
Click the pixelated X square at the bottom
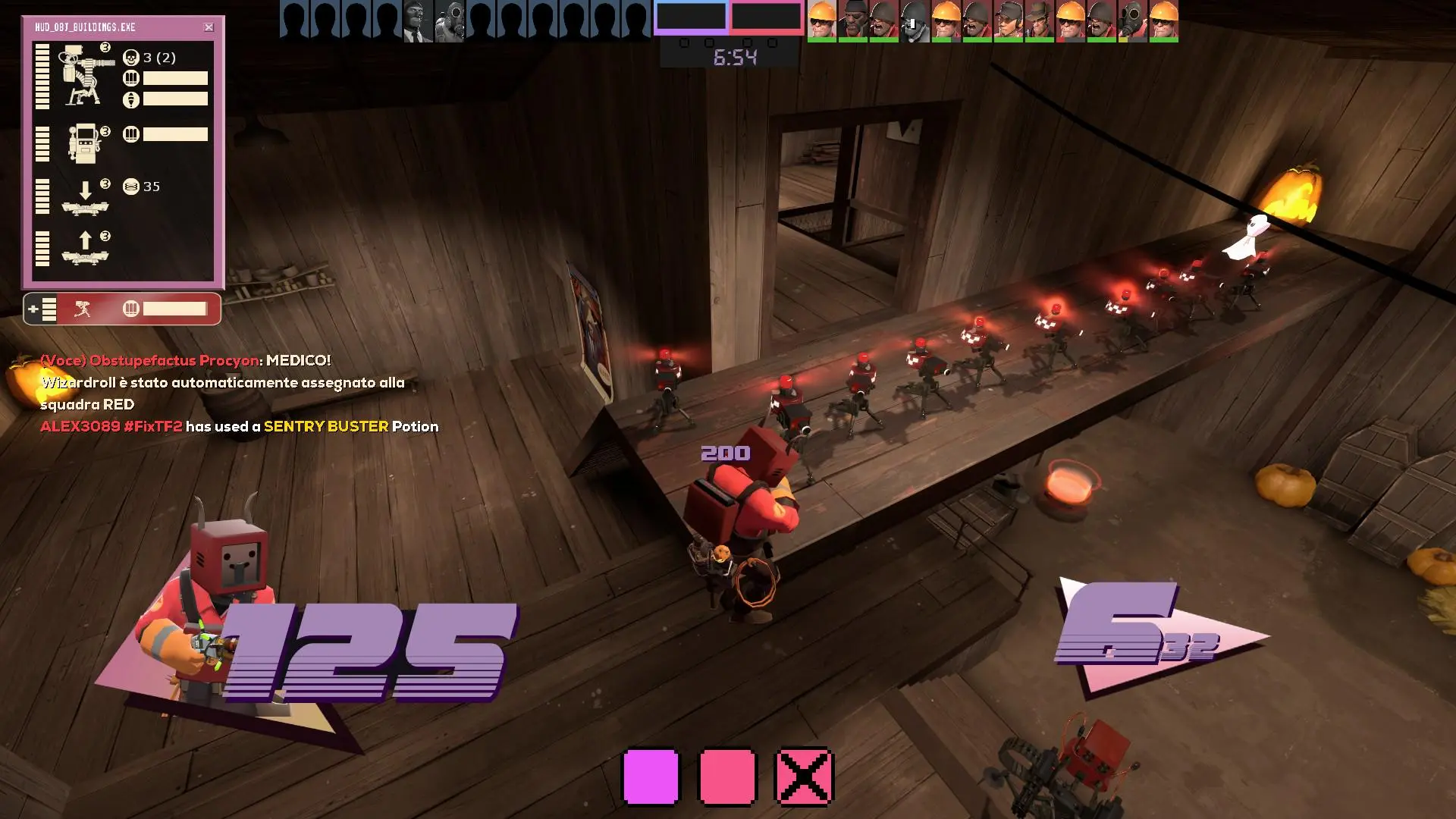click(x=806, y=775)
